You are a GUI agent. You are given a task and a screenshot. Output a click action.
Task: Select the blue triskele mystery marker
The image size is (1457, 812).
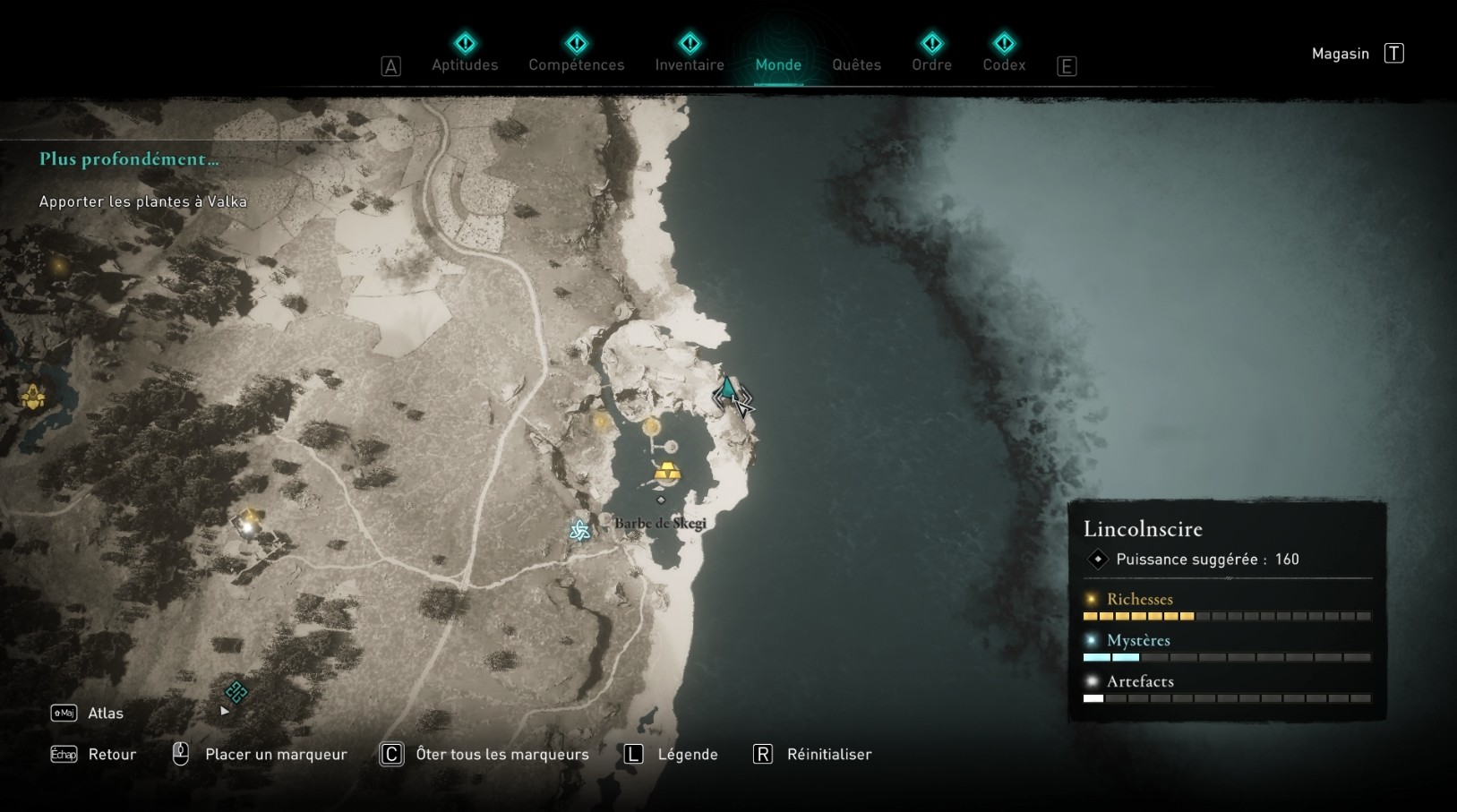(x=580, y=531)
